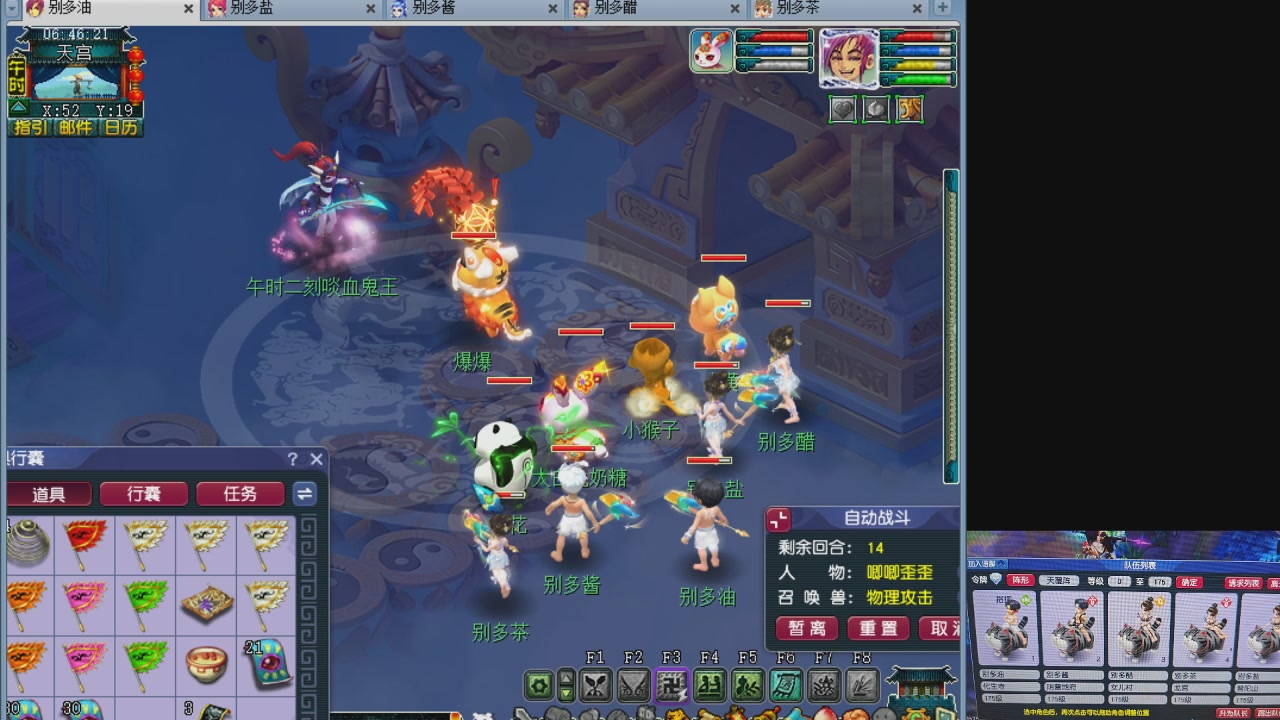Open the settings gear on the skill bar
This screenshot has width=1280, height=720.
539,684
